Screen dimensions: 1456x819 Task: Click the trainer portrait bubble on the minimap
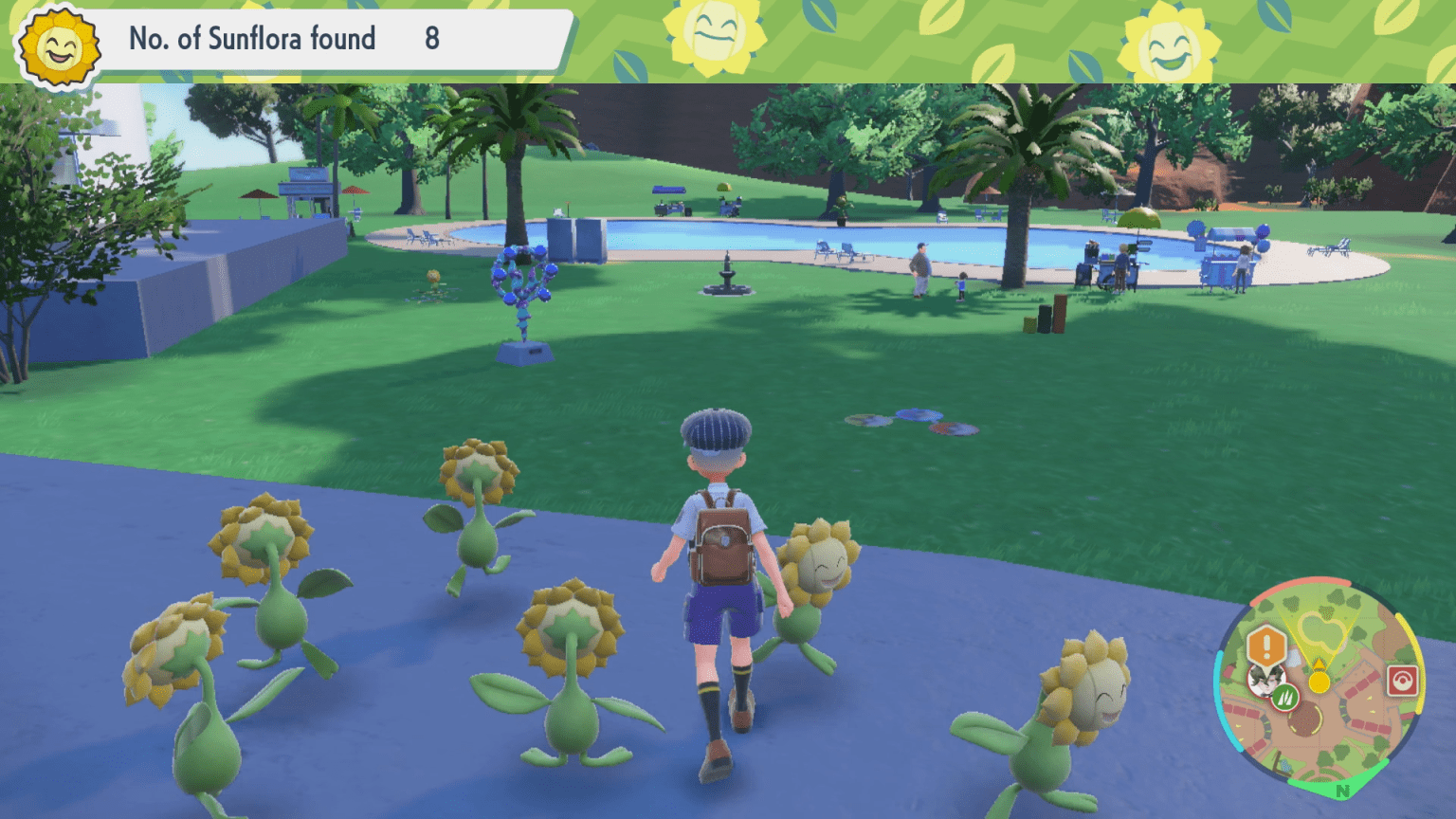[x=1267, y=682]
